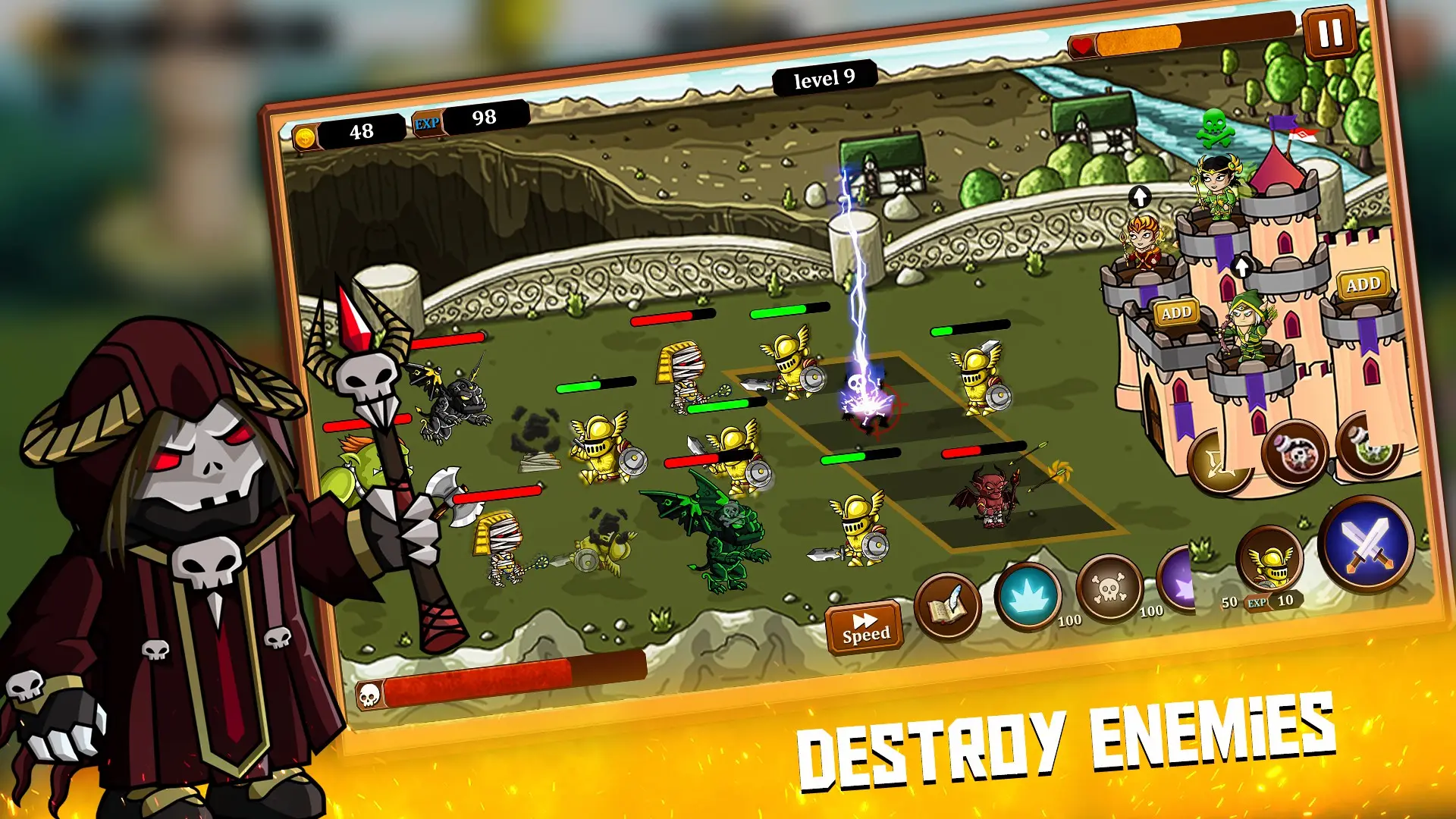
Task: Click the upgrade arrow above the elf archer
Action: click(x=1241, y=266)
